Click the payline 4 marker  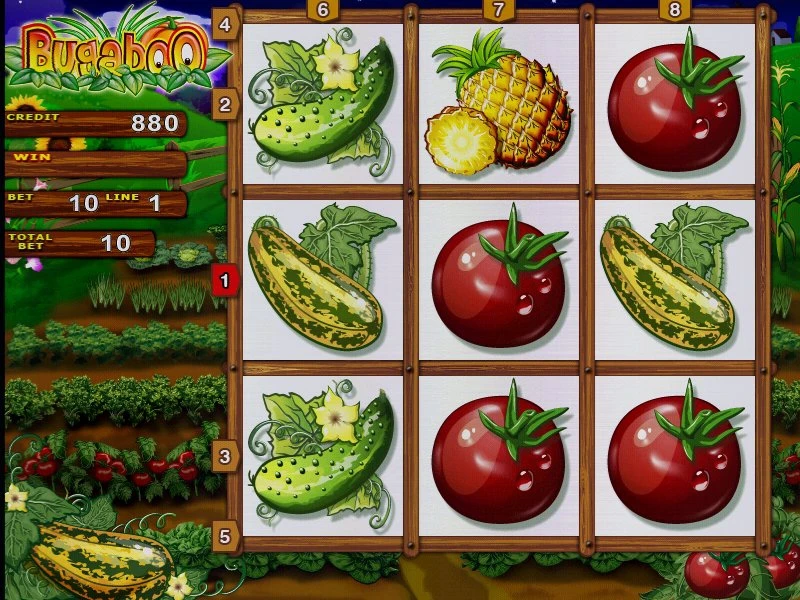tap(224, 24)
